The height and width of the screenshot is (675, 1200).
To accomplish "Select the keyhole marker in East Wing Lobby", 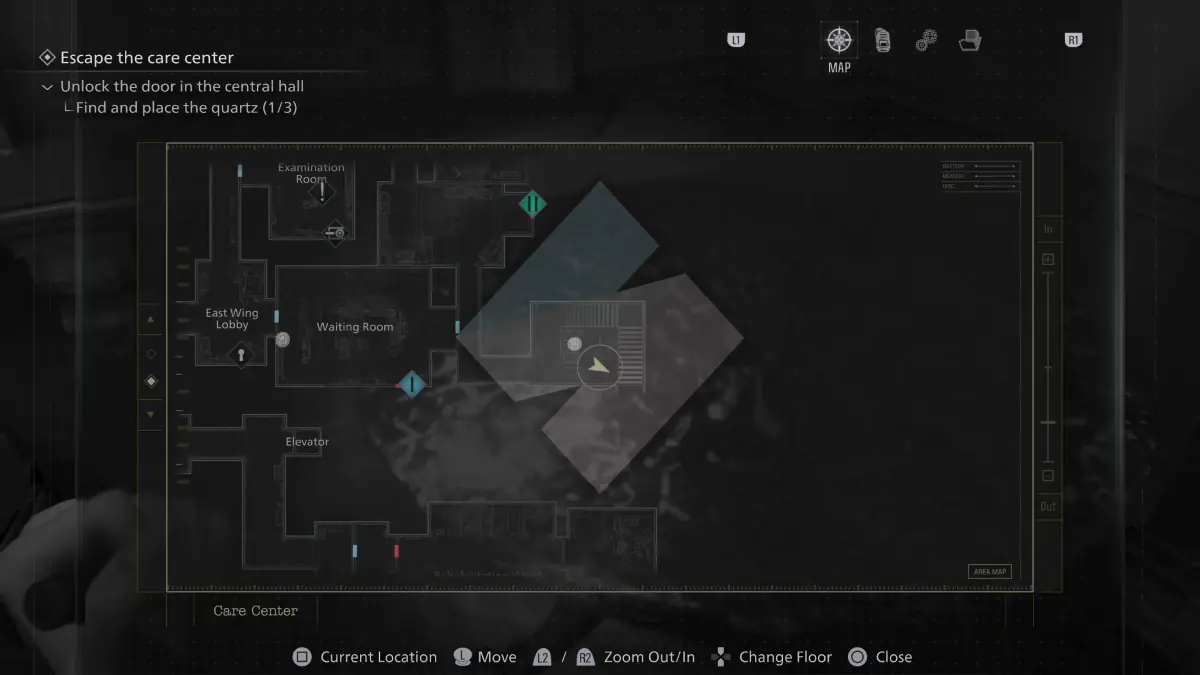I will pos(240,353).
